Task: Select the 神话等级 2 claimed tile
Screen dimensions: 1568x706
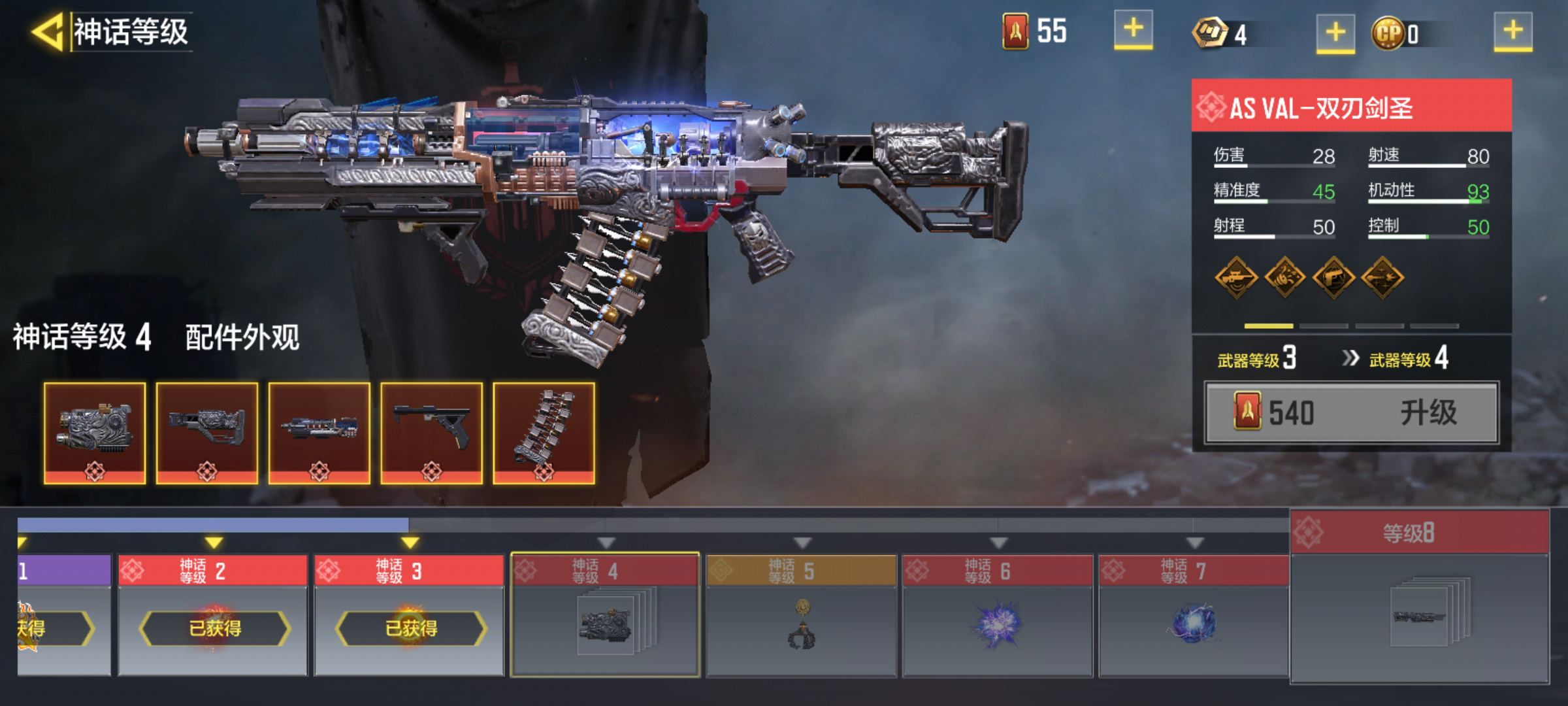Action: [213, 616]
